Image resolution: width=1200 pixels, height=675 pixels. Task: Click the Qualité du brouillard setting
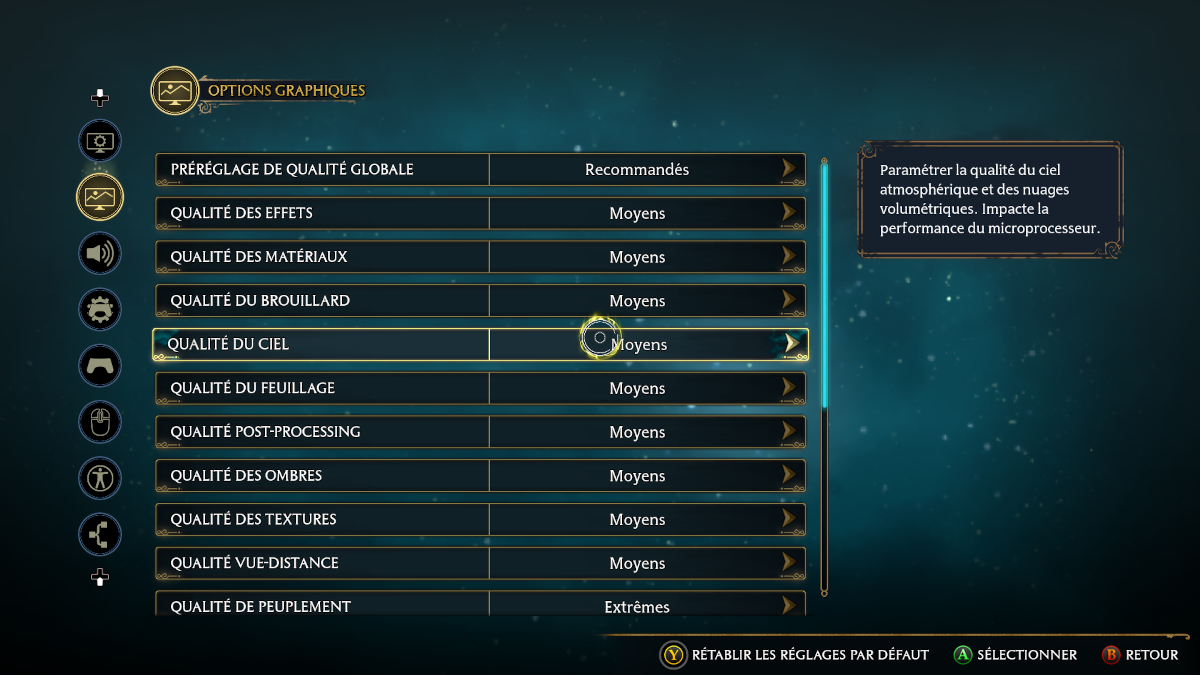tap(480, 301)
